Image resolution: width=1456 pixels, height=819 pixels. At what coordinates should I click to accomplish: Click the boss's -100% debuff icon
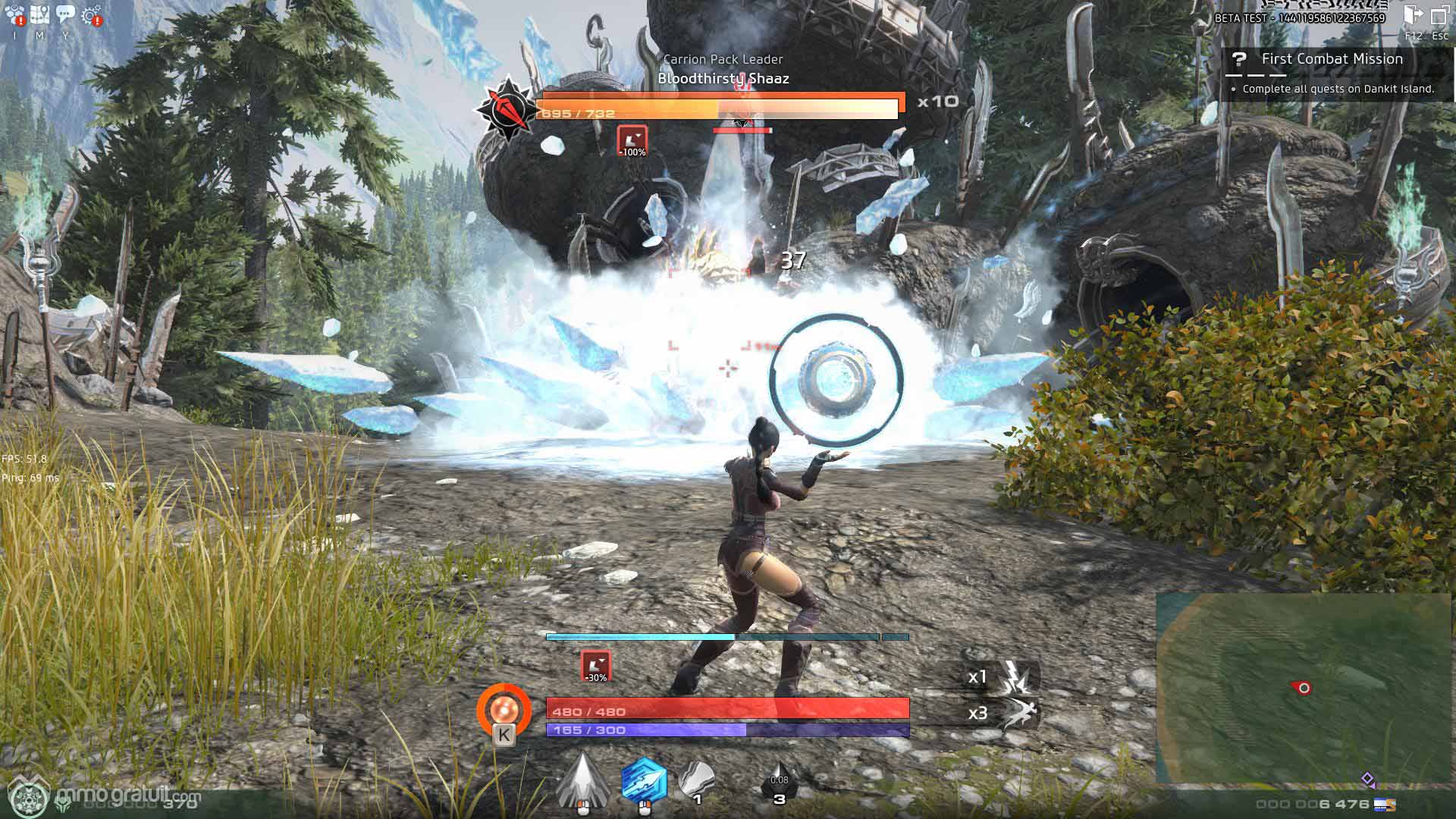[x=632, y=141]
